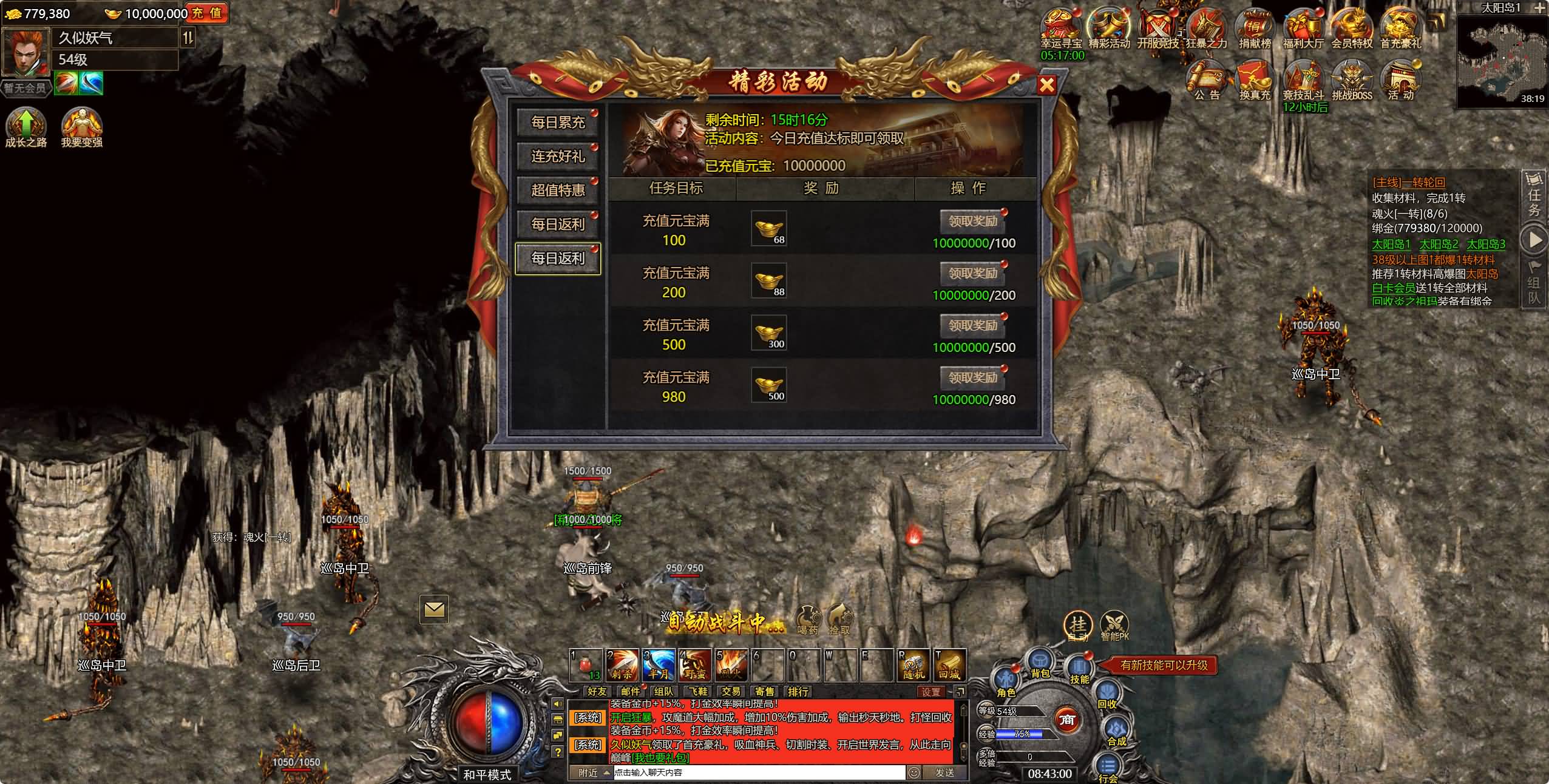The image size is (1549, 784).
Task: Expand the minimap with the plus button
Action: (x=1541, y=8)
